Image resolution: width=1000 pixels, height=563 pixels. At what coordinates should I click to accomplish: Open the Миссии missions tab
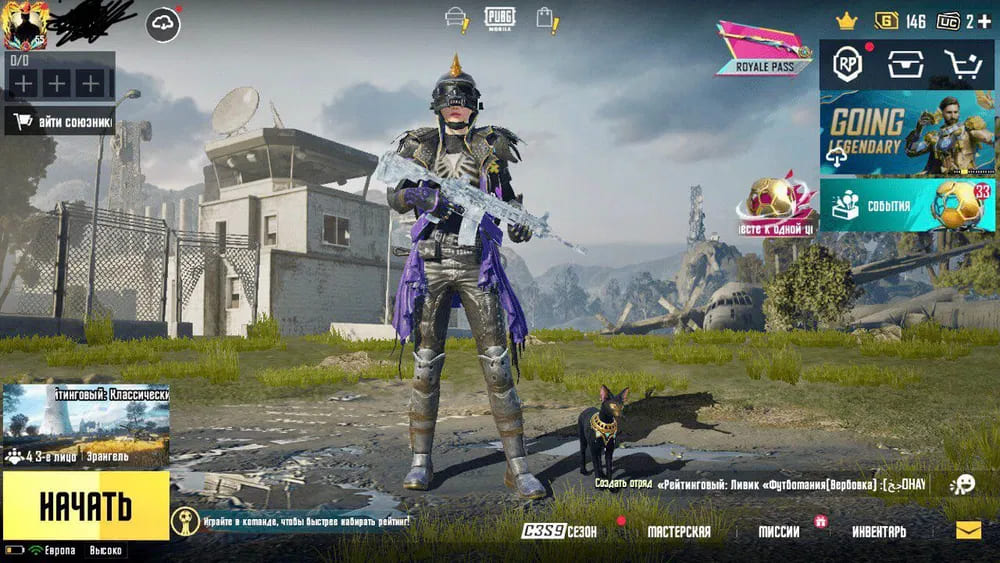coord(779,532)
